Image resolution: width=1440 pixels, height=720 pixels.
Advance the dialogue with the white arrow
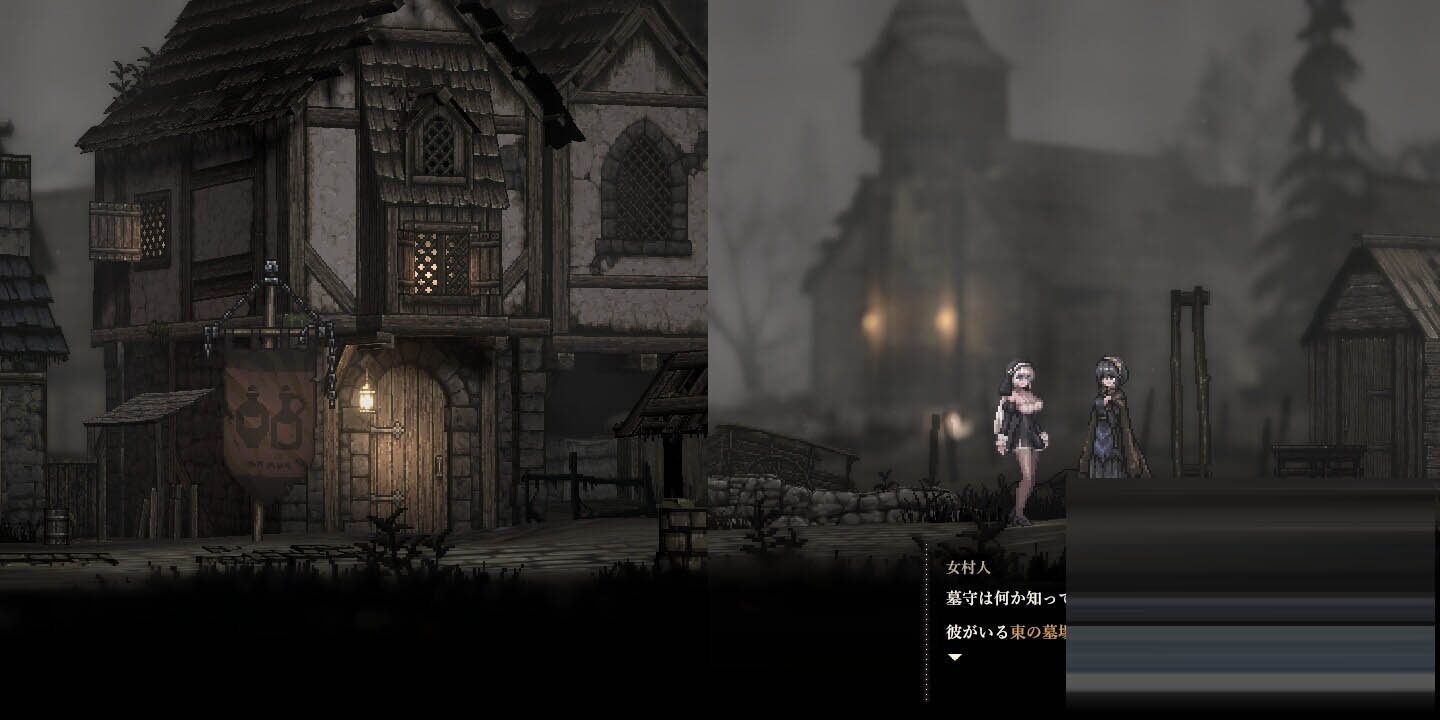pyautogui.click(x=954, y=657)
